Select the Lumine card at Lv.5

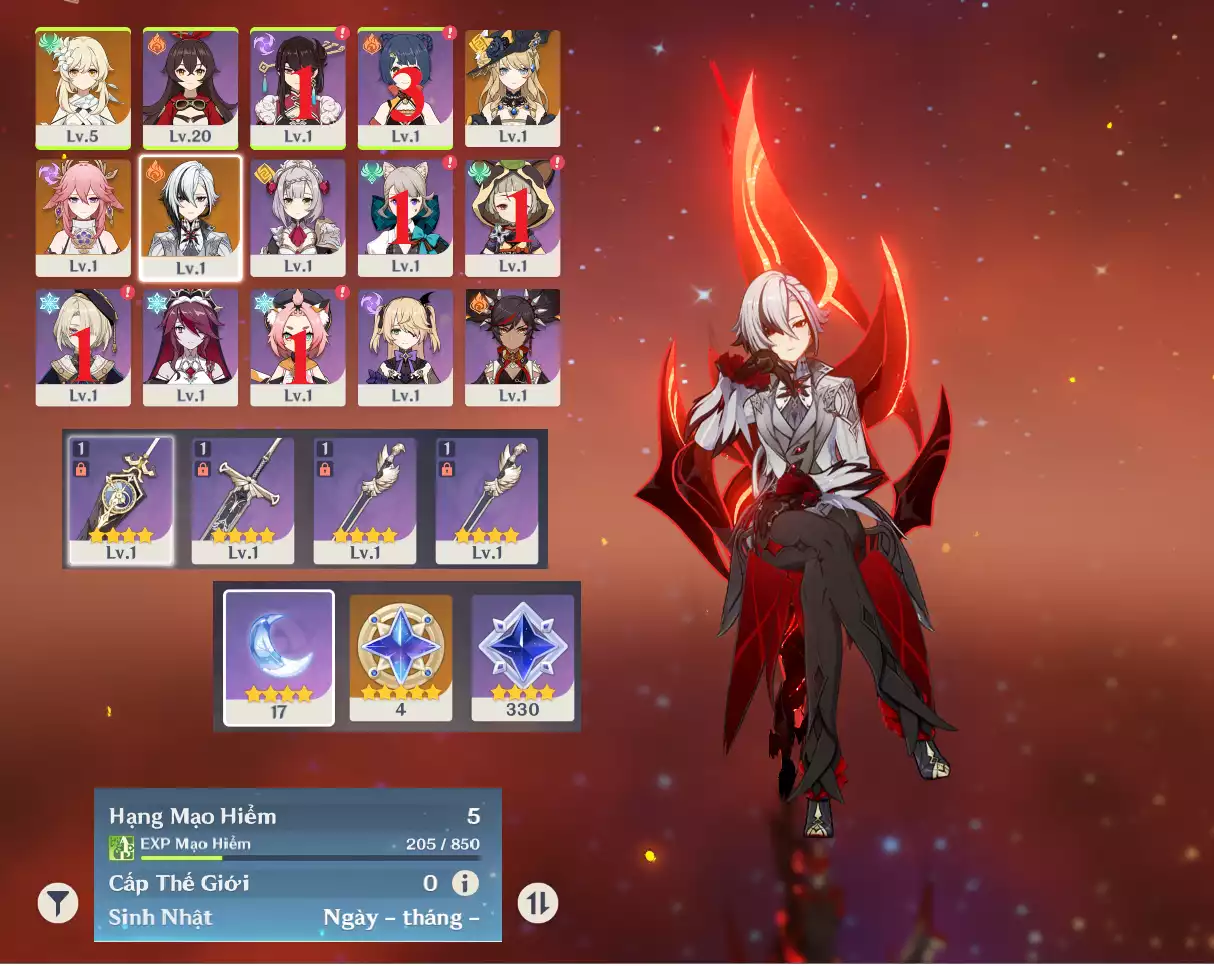tap(83, 88)
